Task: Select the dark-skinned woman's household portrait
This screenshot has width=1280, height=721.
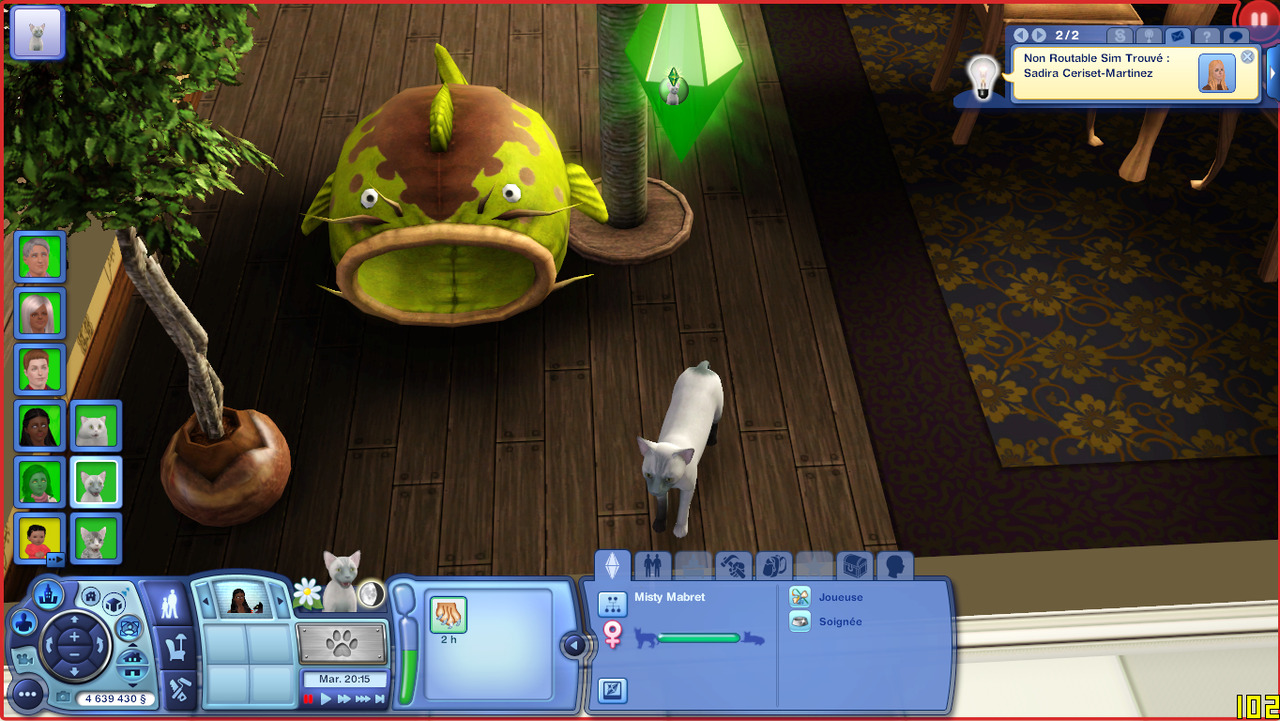Action: [41, 426]
